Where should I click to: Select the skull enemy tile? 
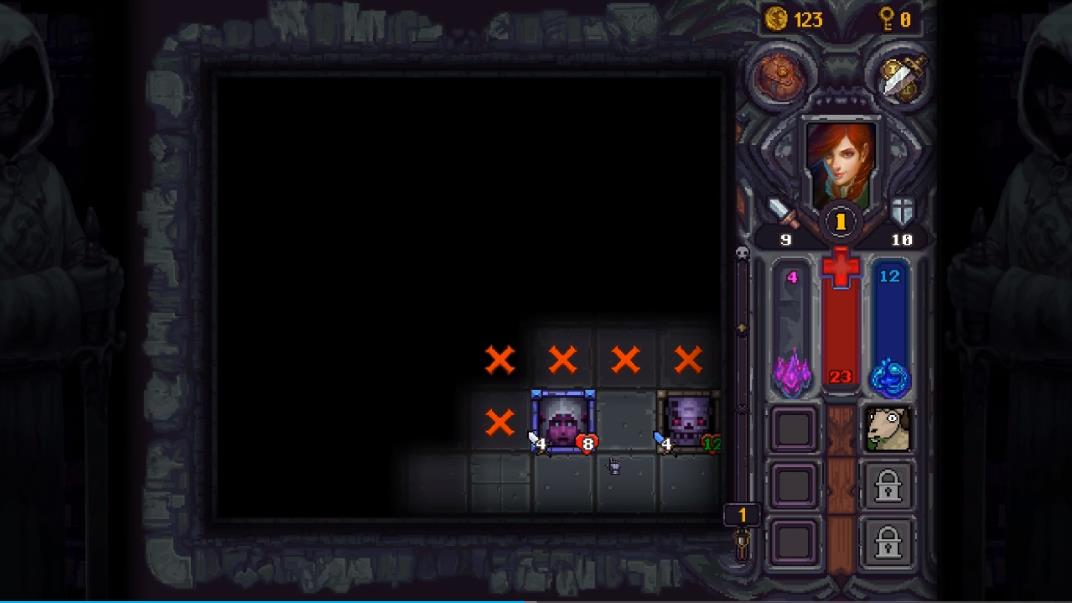coord(687,421)
